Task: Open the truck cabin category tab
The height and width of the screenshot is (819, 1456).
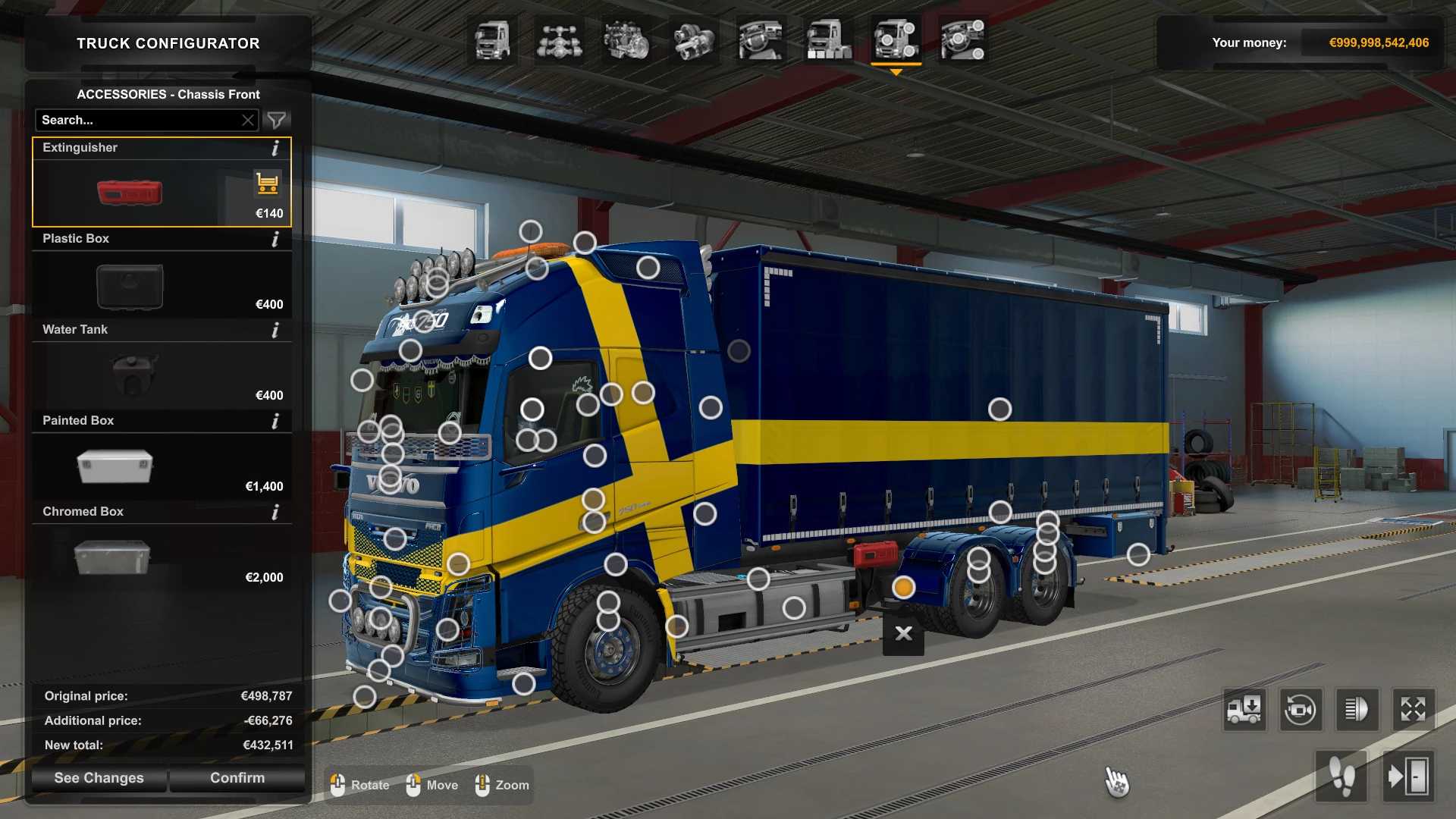Action: [x=492, y=40]
